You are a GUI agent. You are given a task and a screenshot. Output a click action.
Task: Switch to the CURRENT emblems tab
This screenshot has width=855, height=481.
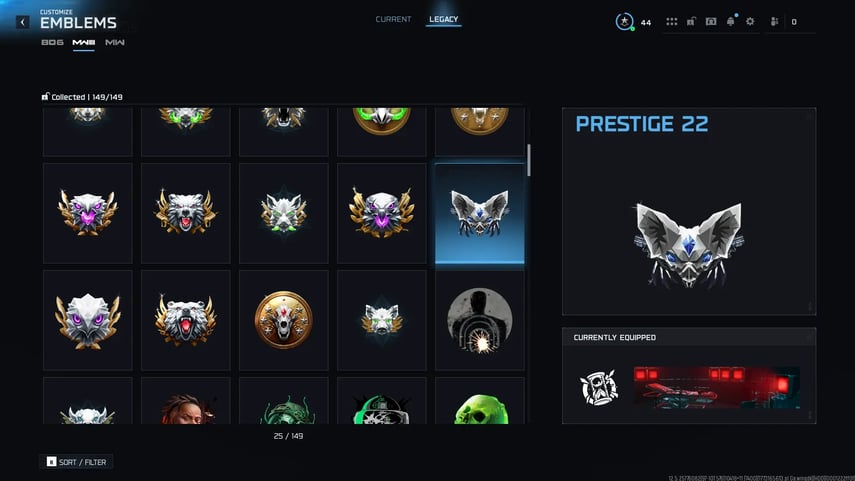pos(393,20)
